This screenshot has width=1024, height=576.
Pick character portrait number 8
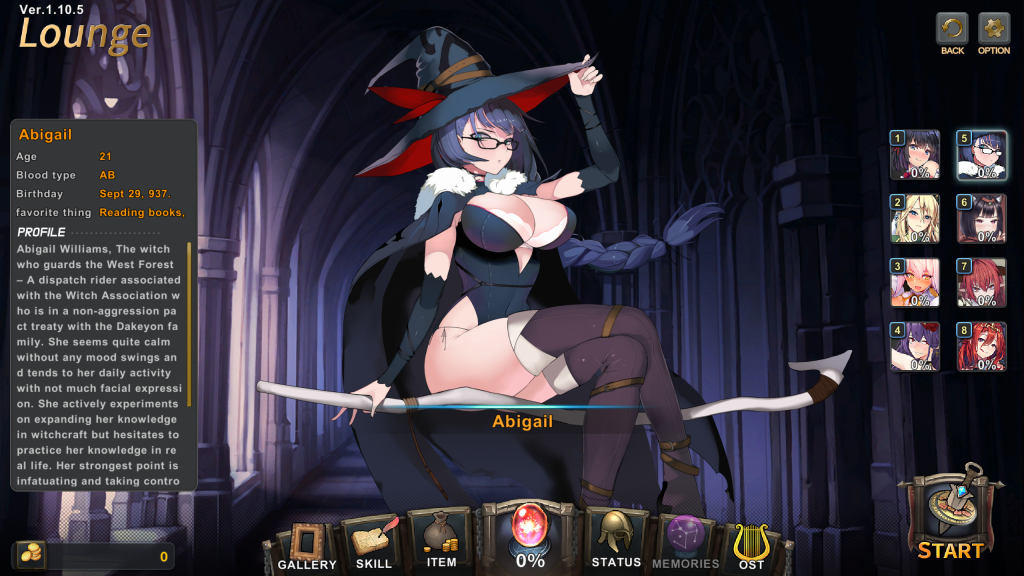(981, 347)
